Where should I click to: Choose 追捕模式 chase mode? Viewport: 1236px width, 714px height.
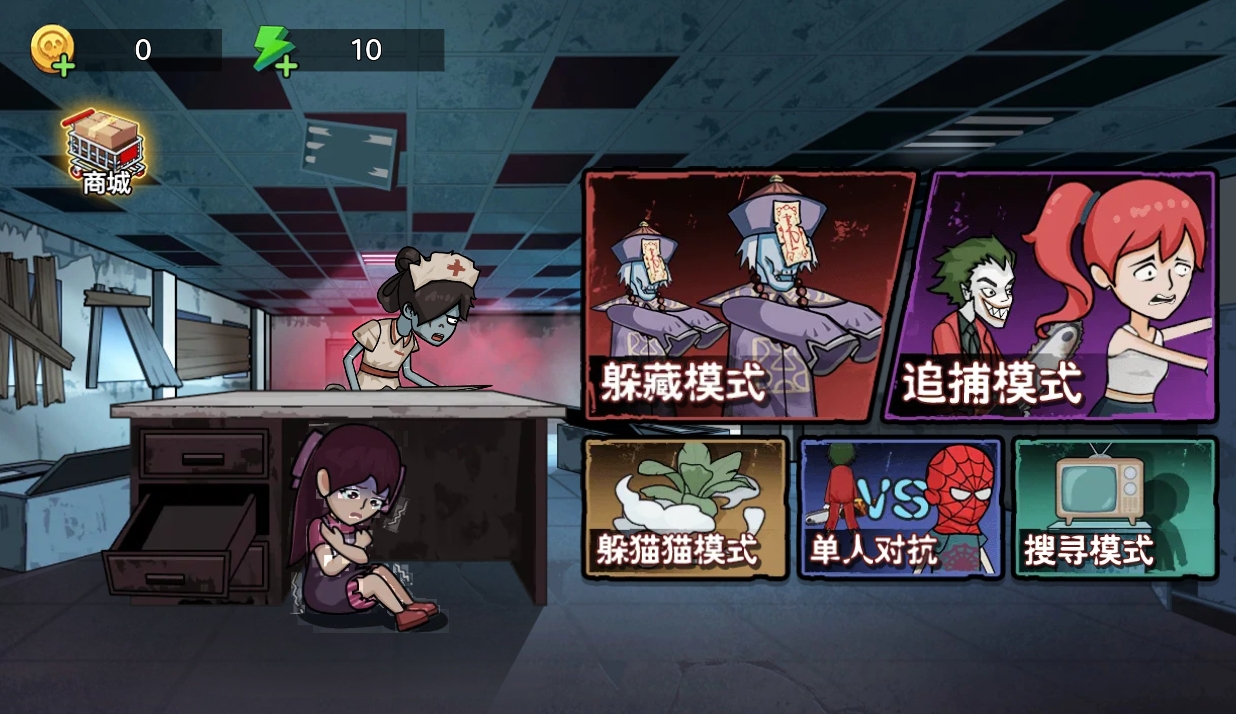pyautogui.click(x=1050, y=295)
